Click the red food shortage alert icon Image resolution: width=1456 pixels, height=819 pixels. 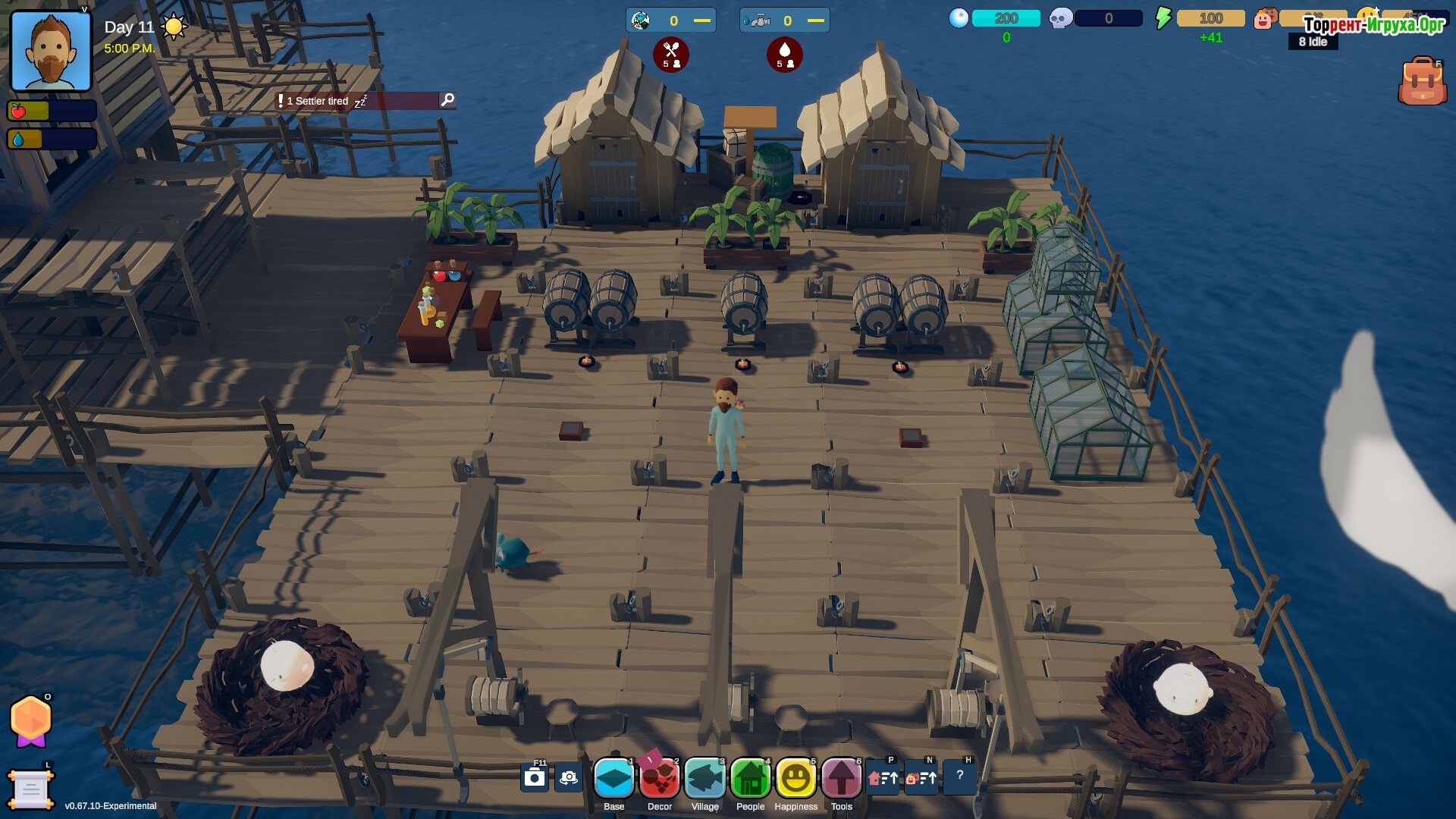point(671,55)
